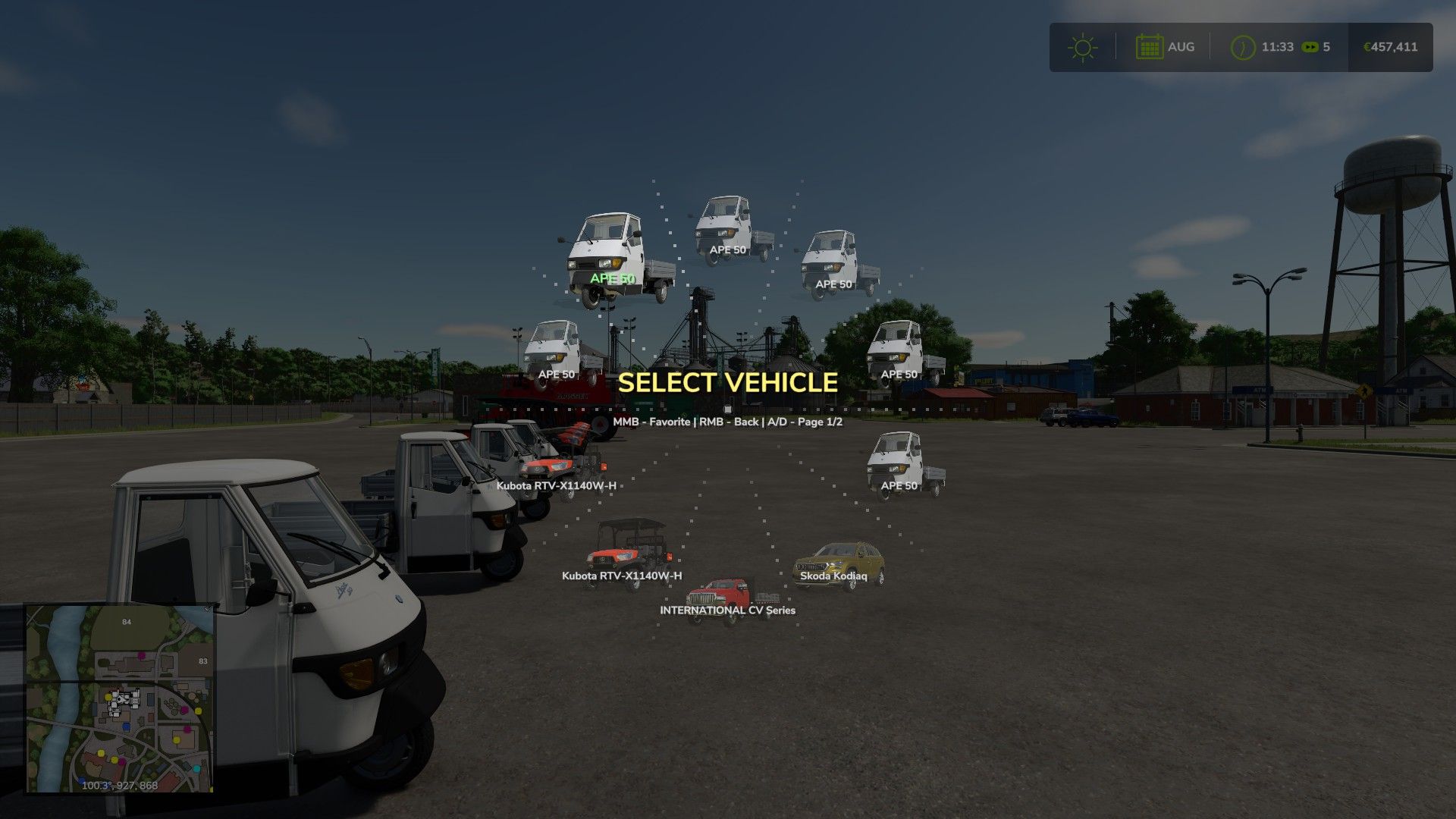The width and height of the screenshot is (1456, 819).
Task: Click the green coin counter showing 5
Action: coord(1317,46)
